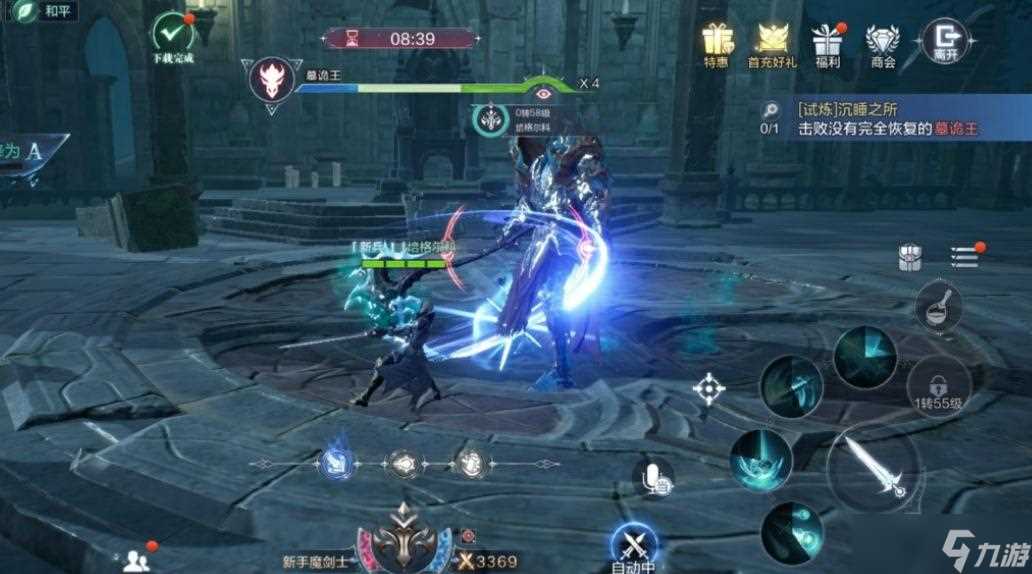Toggle the 和平 peace mode indicator
Viewport: 1032px width, 574px height.
[40, 11]
